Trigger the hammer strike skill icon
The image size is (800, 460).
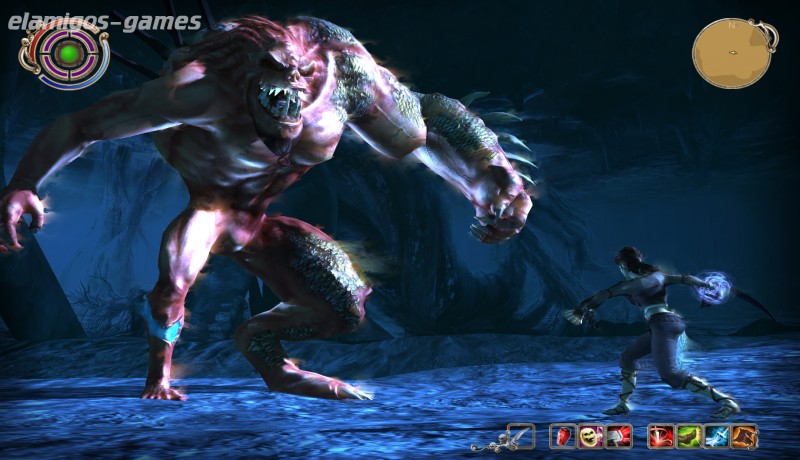tap(619, 436)
